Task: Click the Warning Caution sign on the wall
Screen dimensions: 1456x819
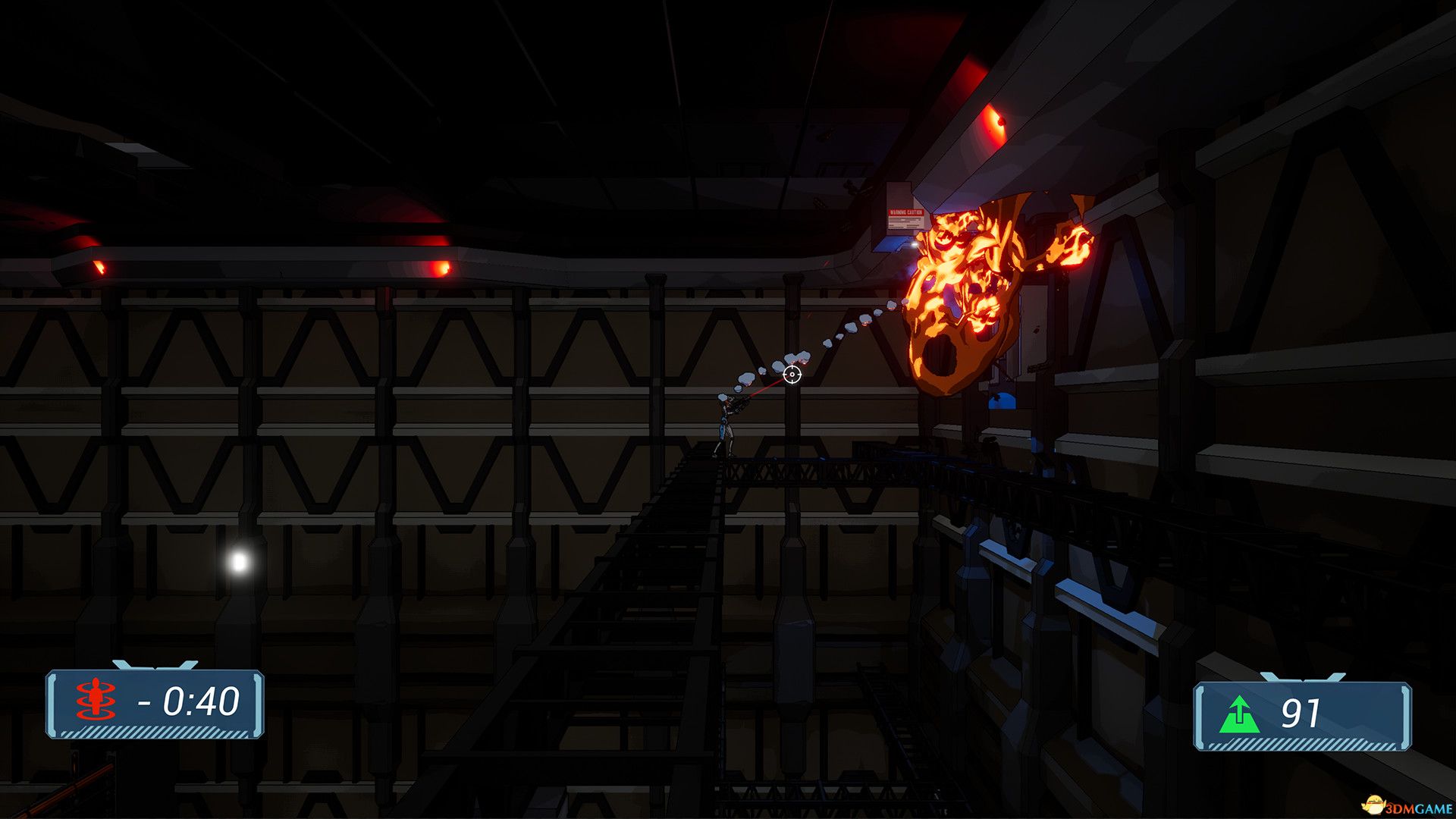Action: click(x=906, y=215)
